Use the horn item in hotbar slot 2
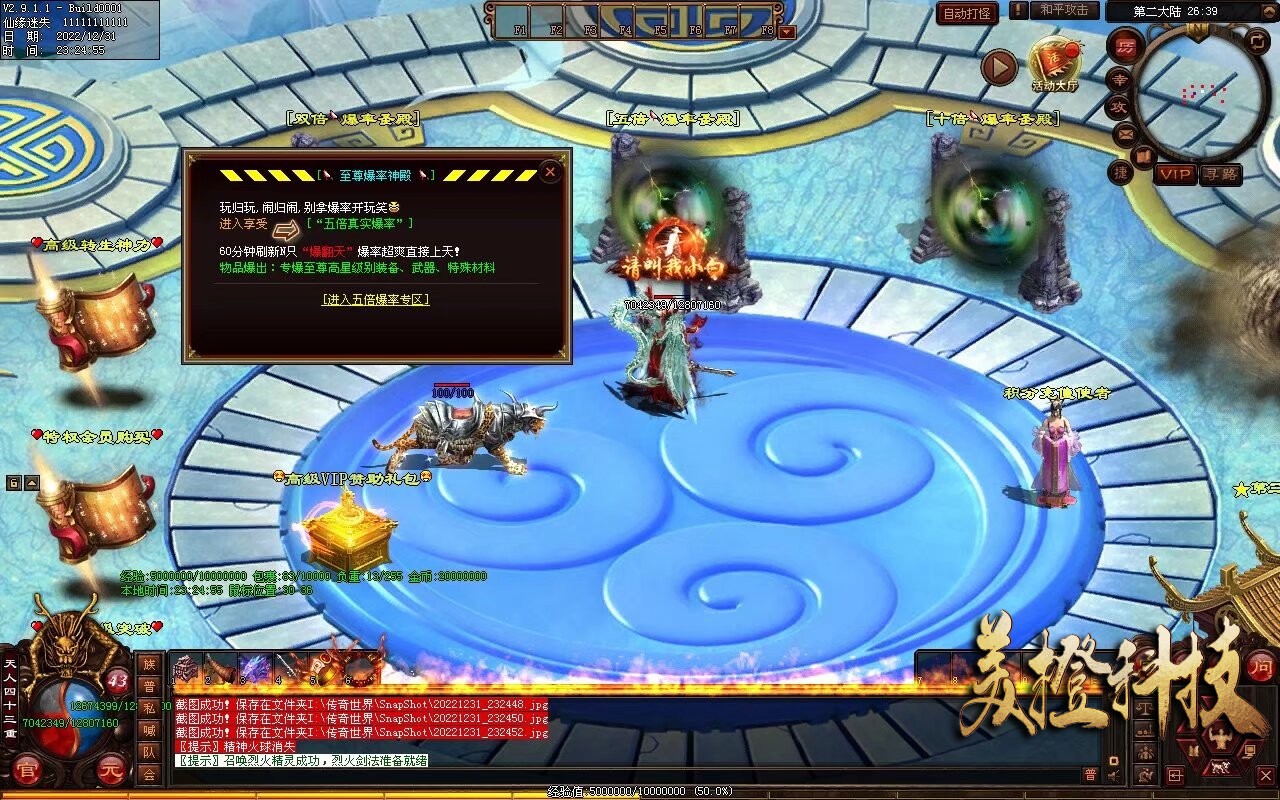Screen dimensions: 1280x800 (219, 667)
